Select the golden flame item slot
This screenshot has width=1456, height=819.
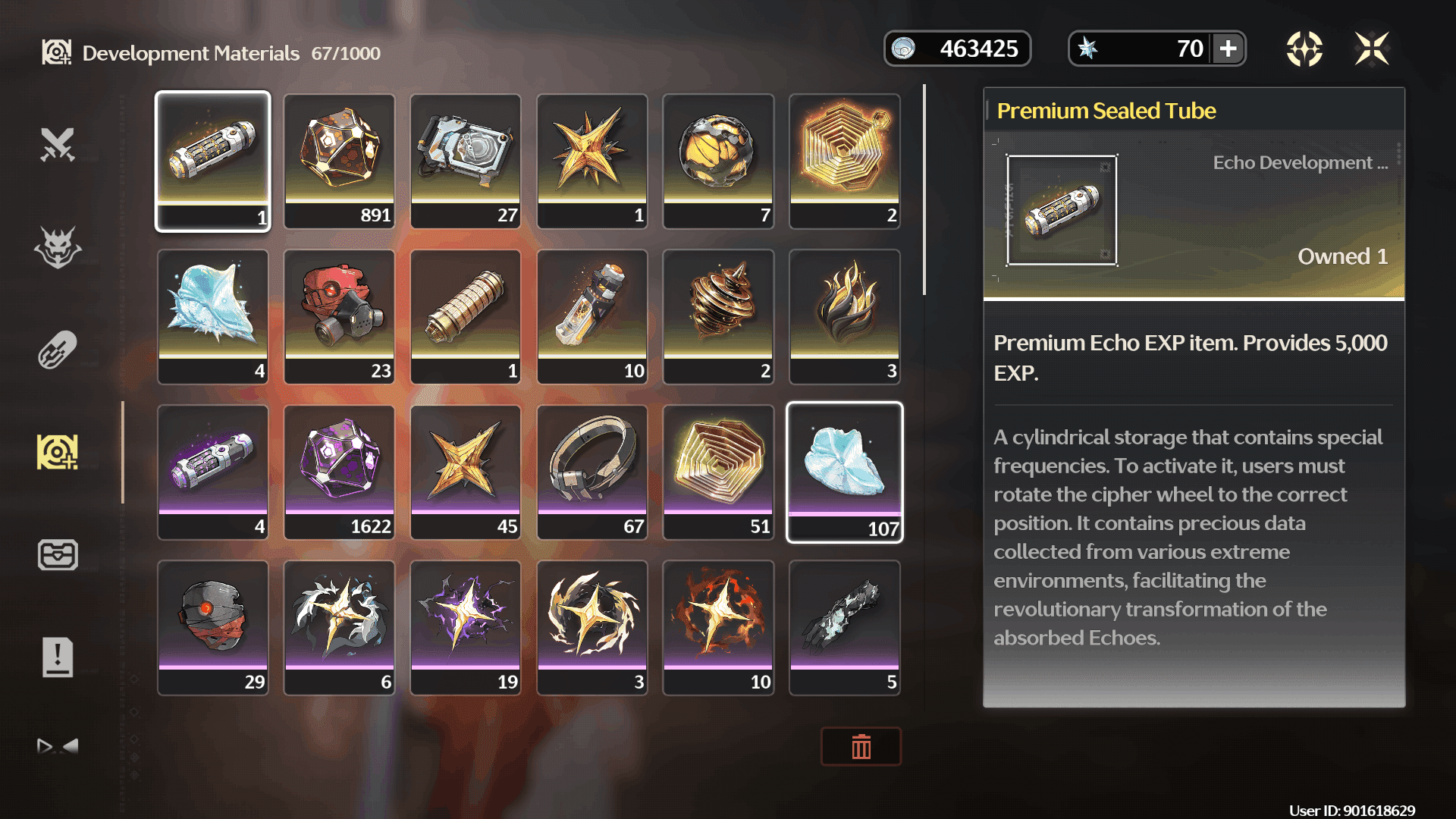[845, 316]
